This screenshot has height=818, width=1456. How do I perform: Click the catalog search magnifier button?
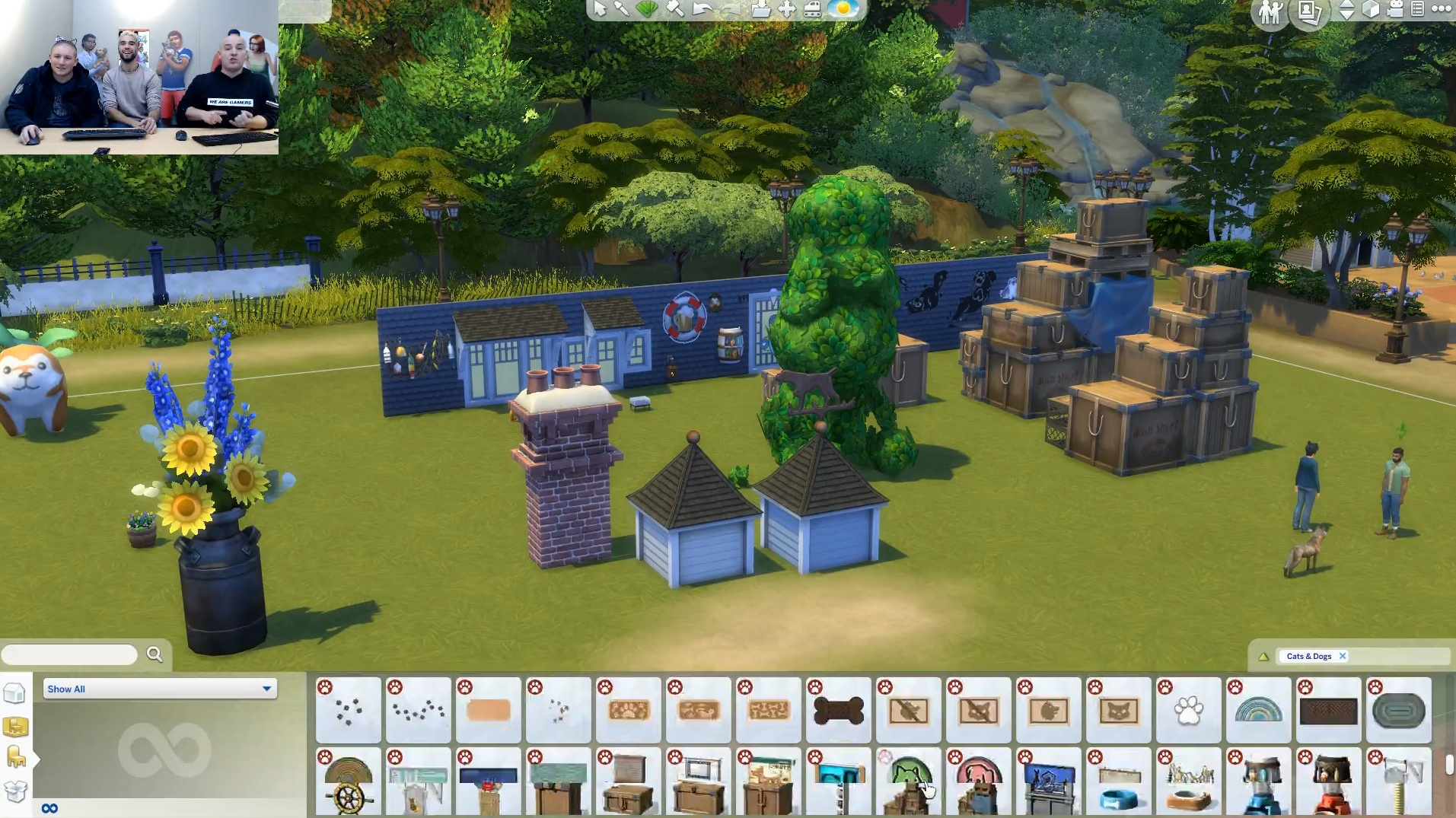point(155,654)
